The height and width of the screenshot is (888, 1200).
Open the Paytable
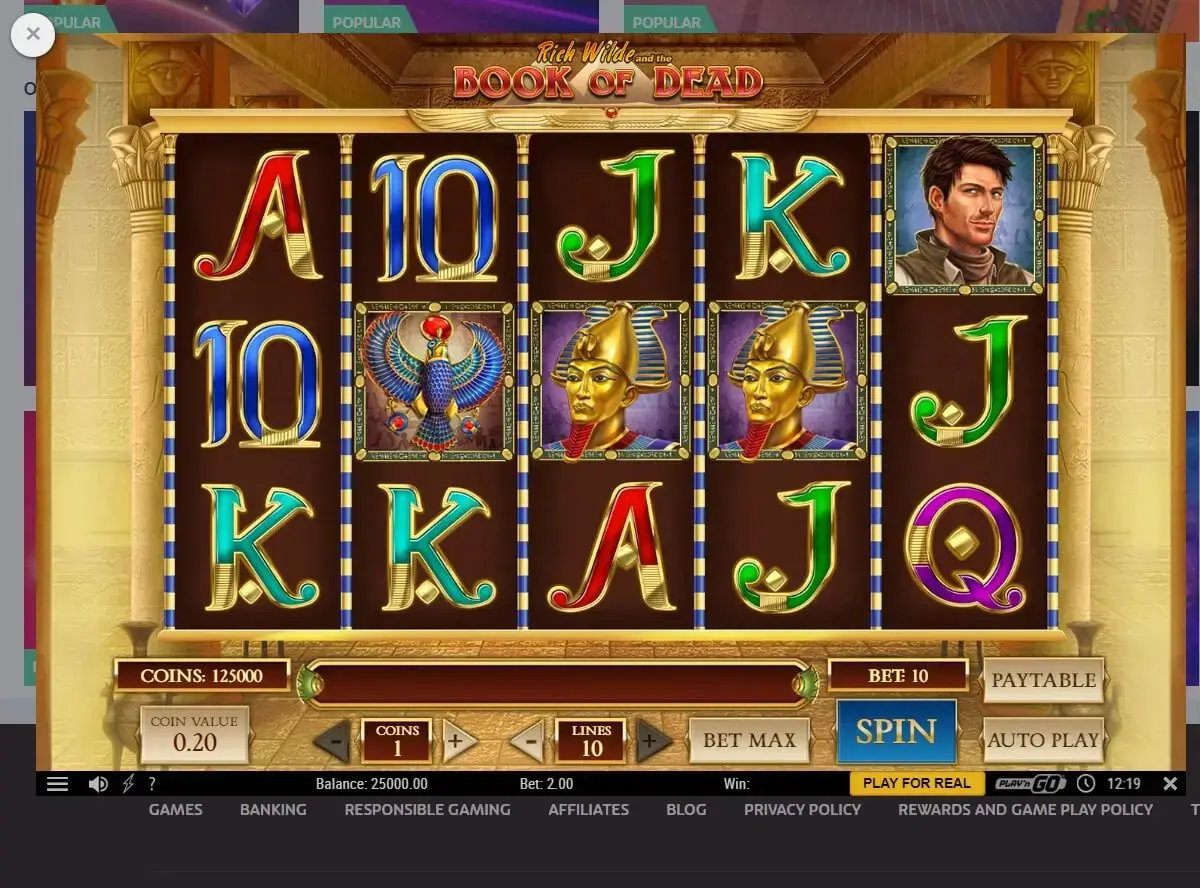coord(1043,680)
